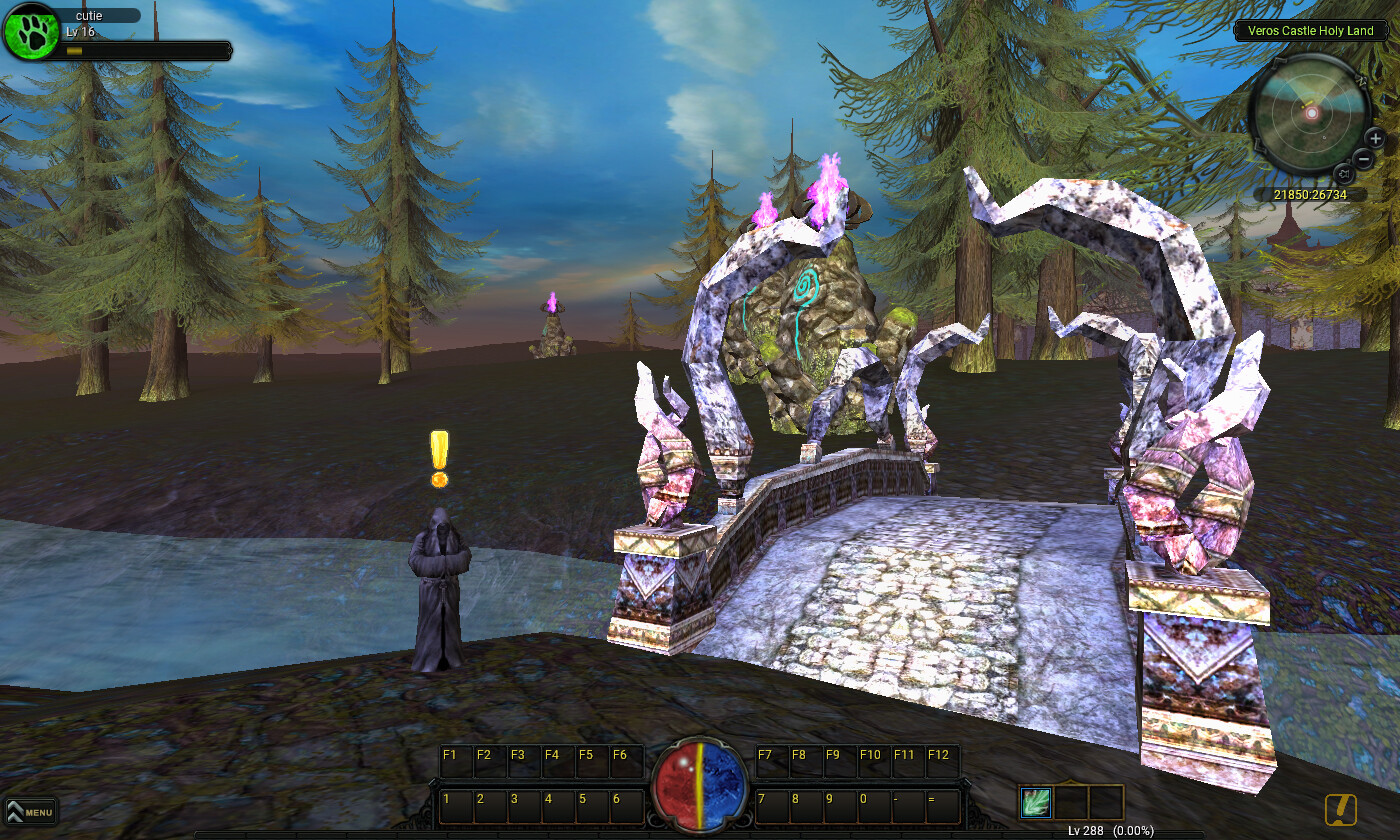Expand the MENU using its arrow chevron
The width and height of the screenshot is (1400, 840).
[14, 812]
